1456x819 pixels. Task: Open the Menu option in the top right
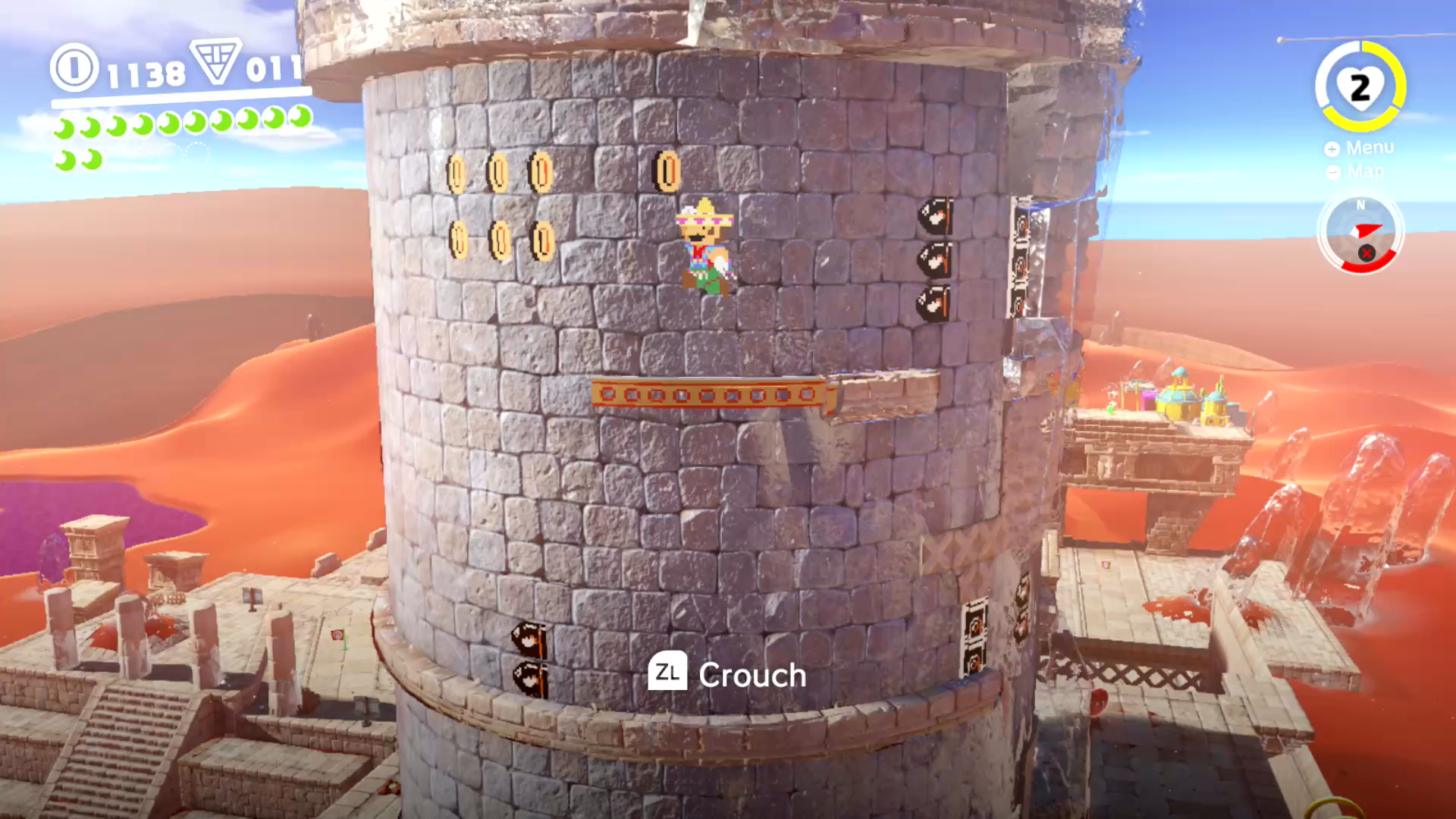[x=1370, y=148]
